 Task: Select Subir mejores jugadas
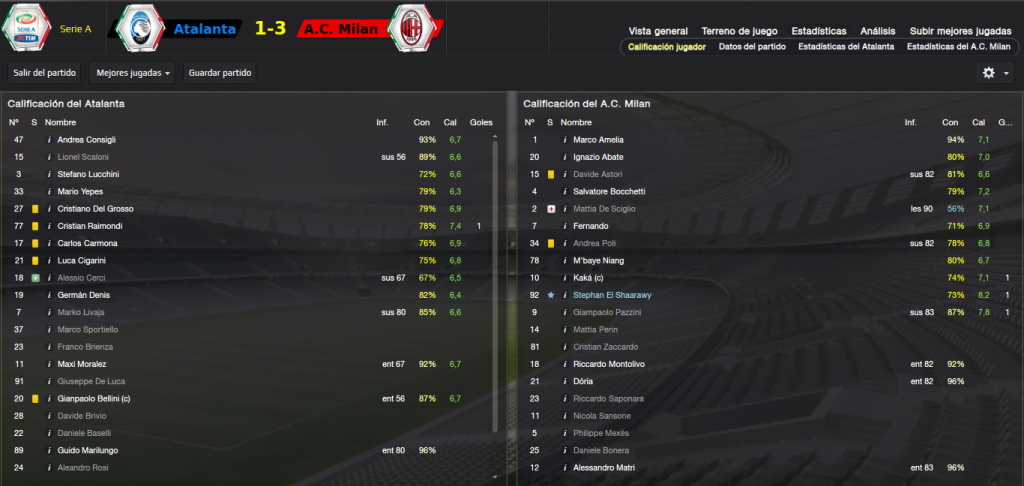click(959, 31)
